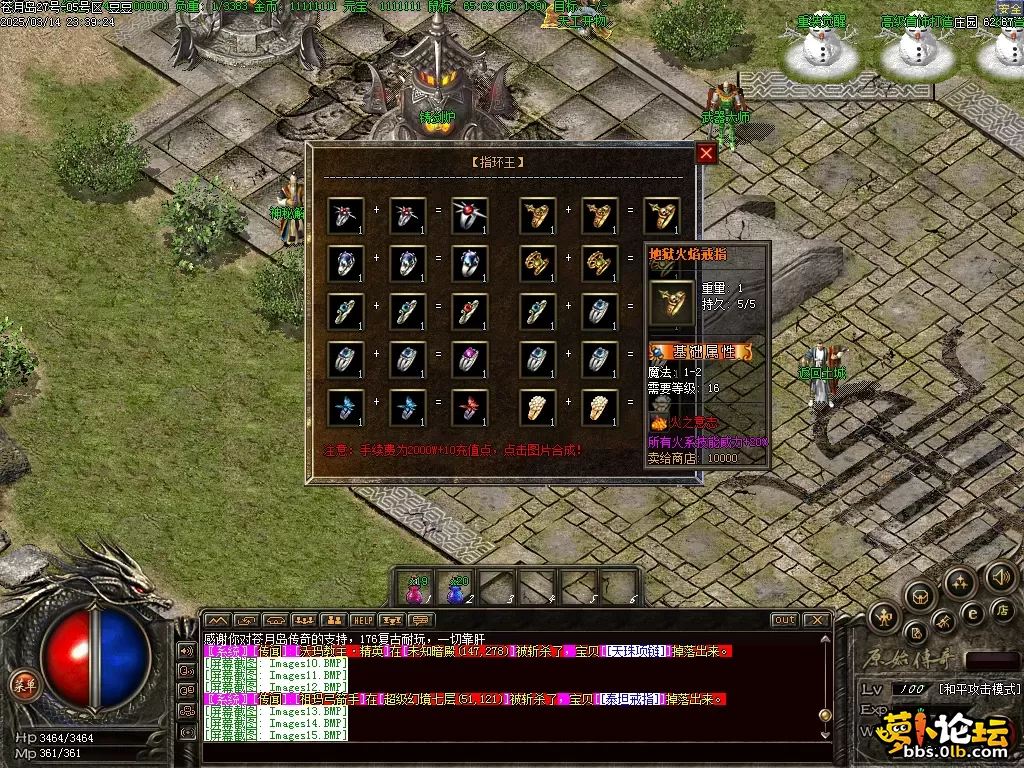
Task: Click the HELP button above chat
Action: [x=362, y=620]
